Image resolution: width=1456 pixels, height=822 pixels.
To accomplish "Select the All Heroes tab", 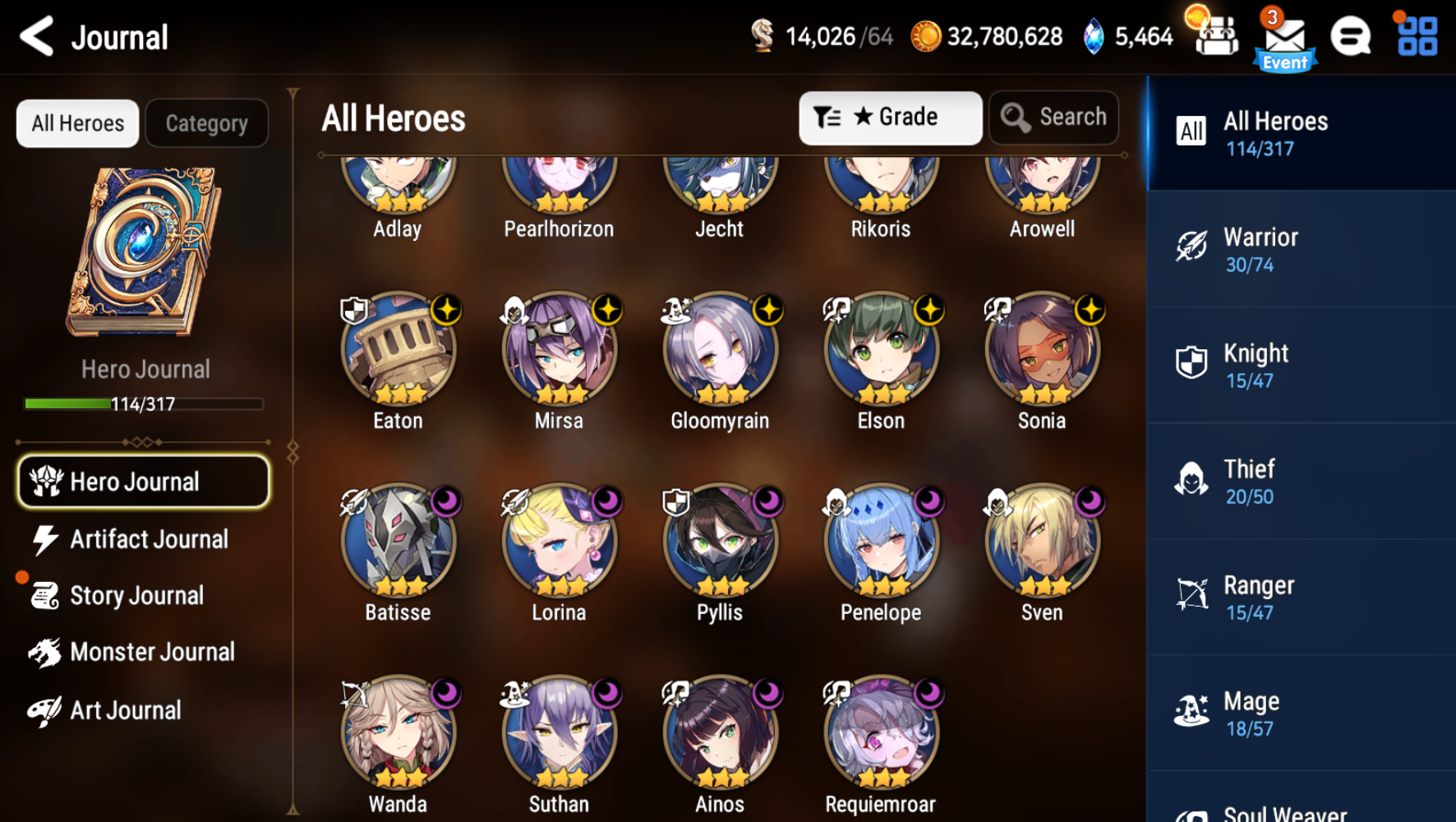I will 77,122.
